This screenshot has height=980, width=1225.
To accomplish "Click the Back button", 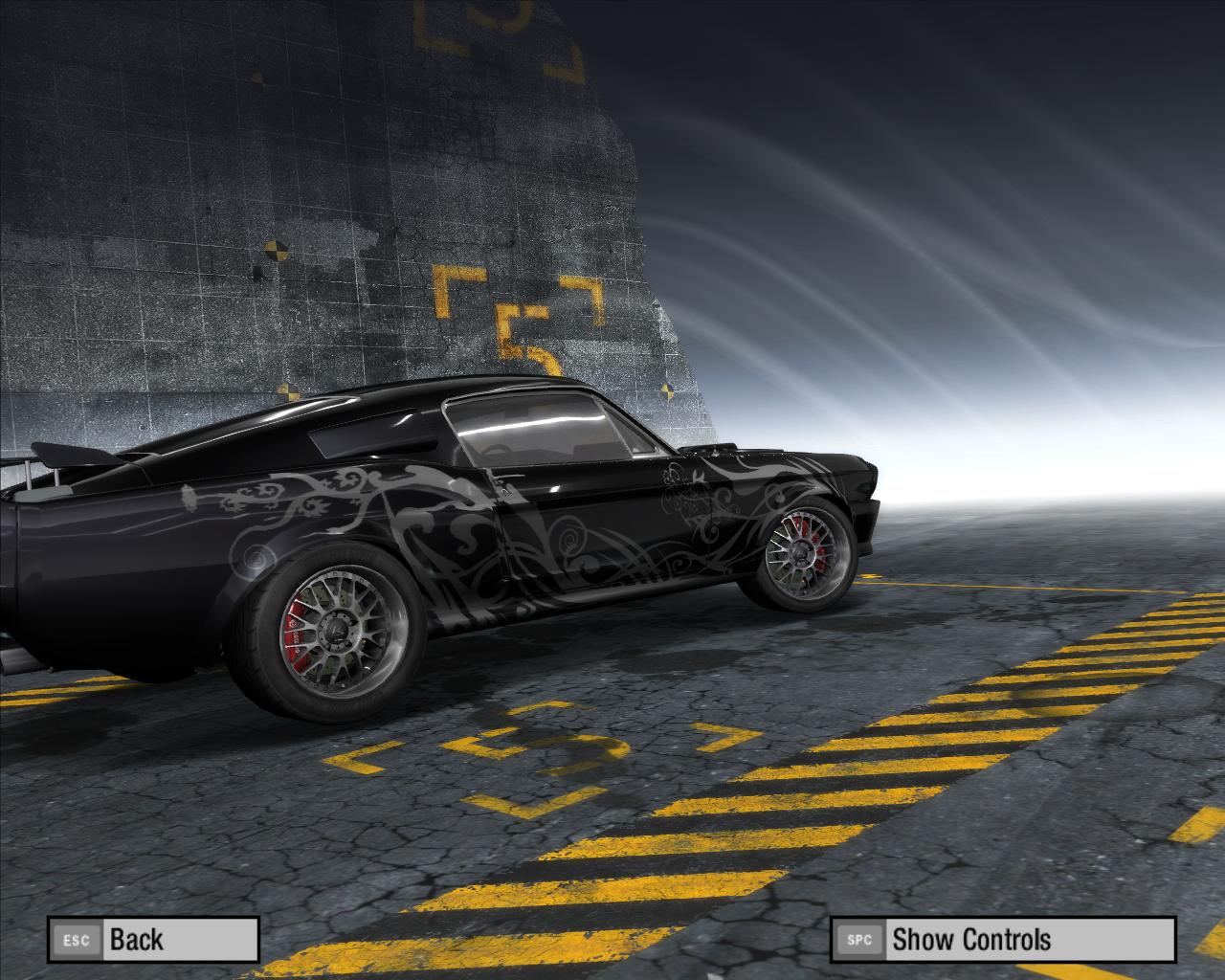I will tap(153, 939).
